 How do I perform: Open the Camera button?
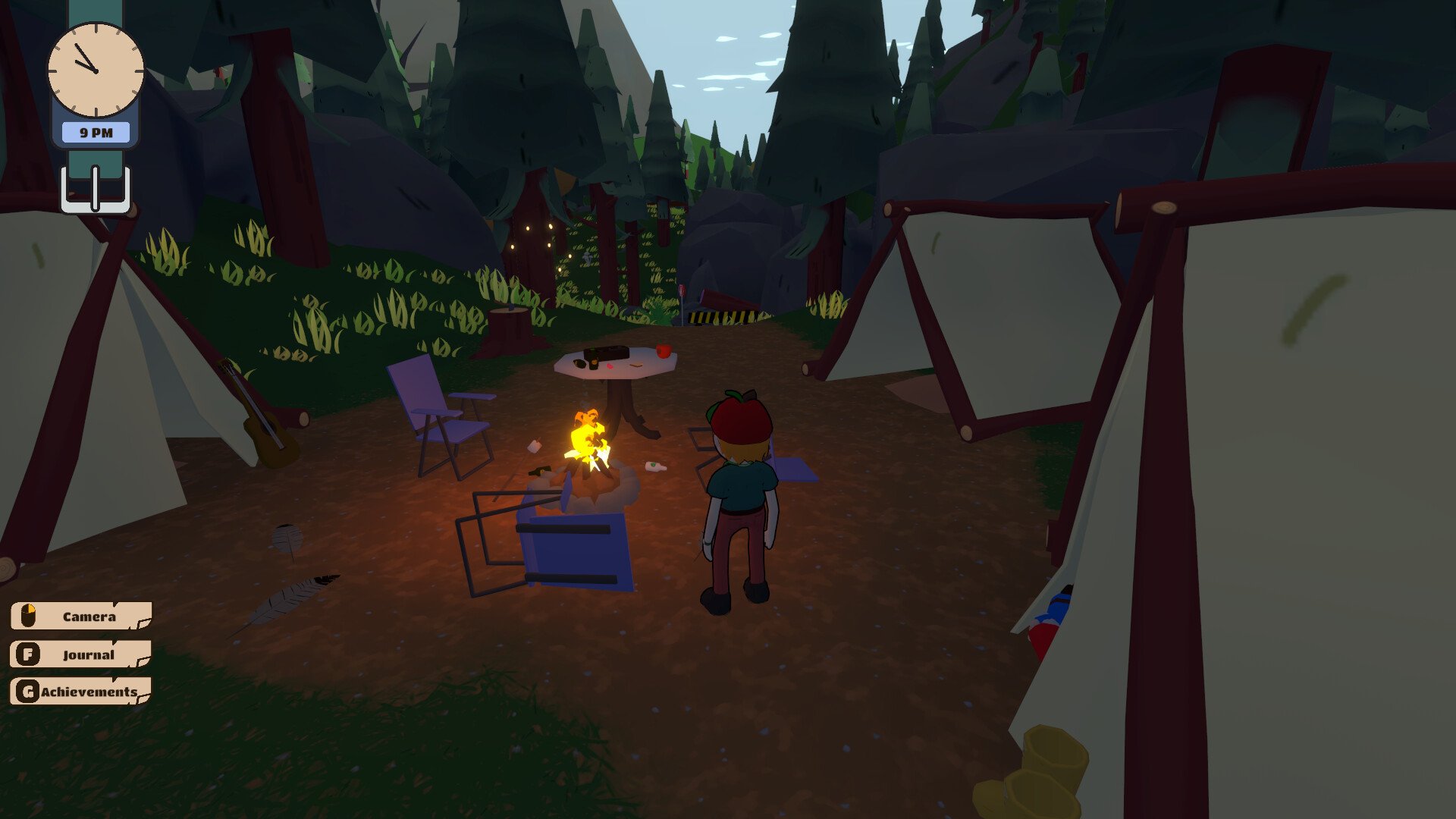(81, 617)
